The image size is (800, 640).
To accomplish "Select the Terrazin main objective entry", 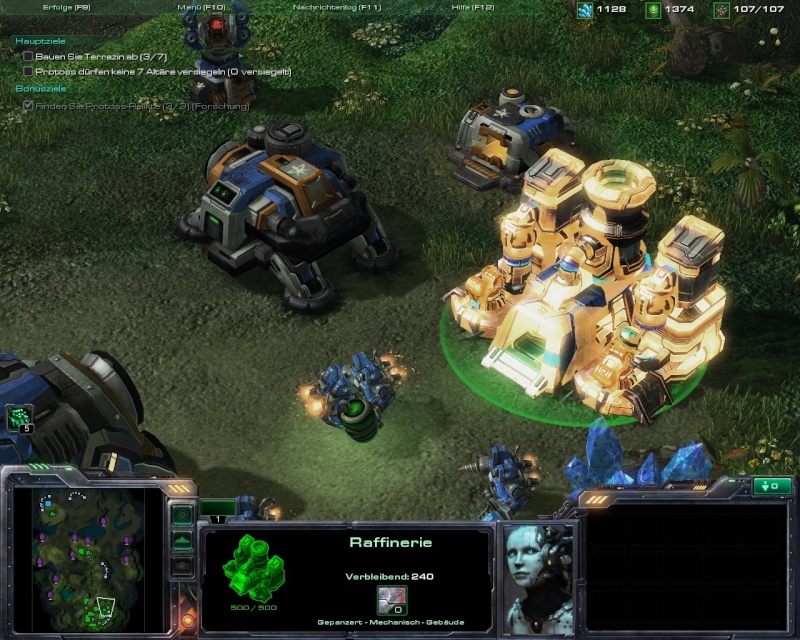I will coord(100,57).
